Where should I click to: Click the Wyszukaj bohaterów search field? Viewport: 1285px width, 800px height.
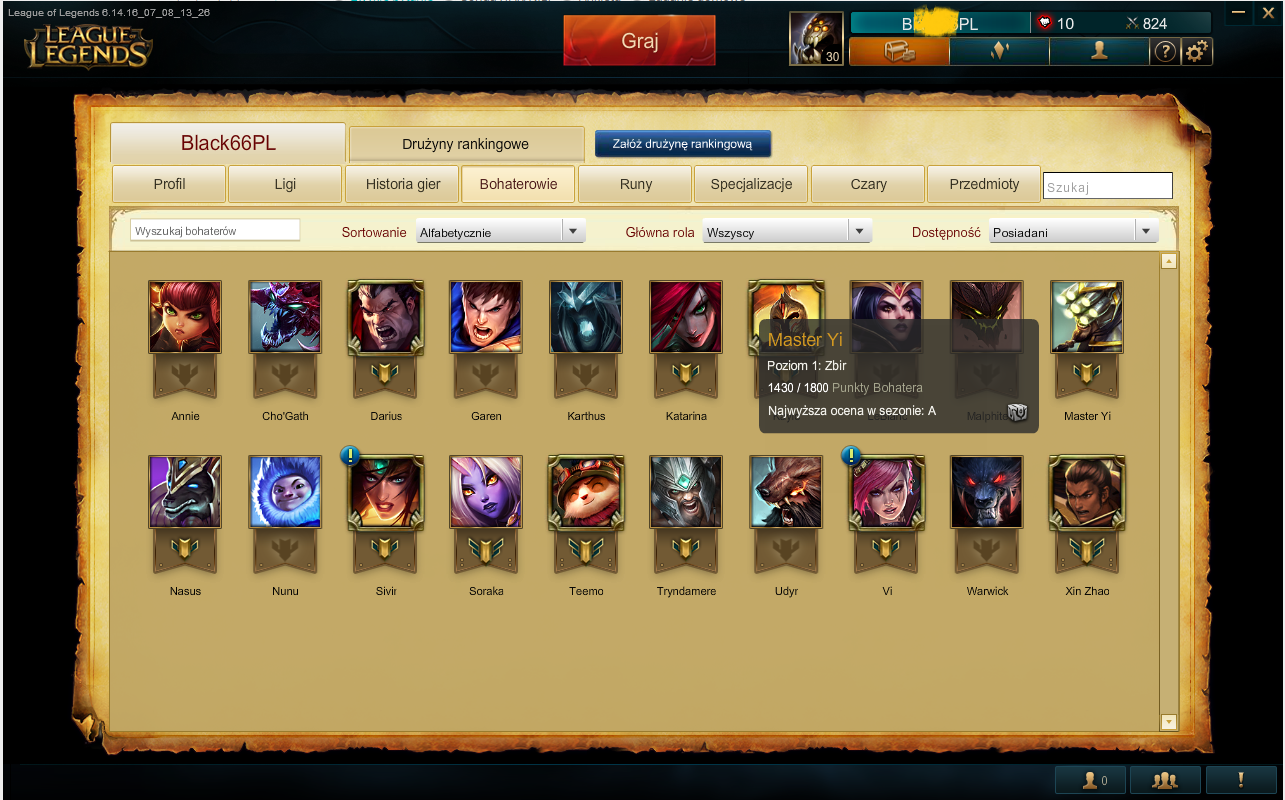pyautogui.click(x=215, y=231)
